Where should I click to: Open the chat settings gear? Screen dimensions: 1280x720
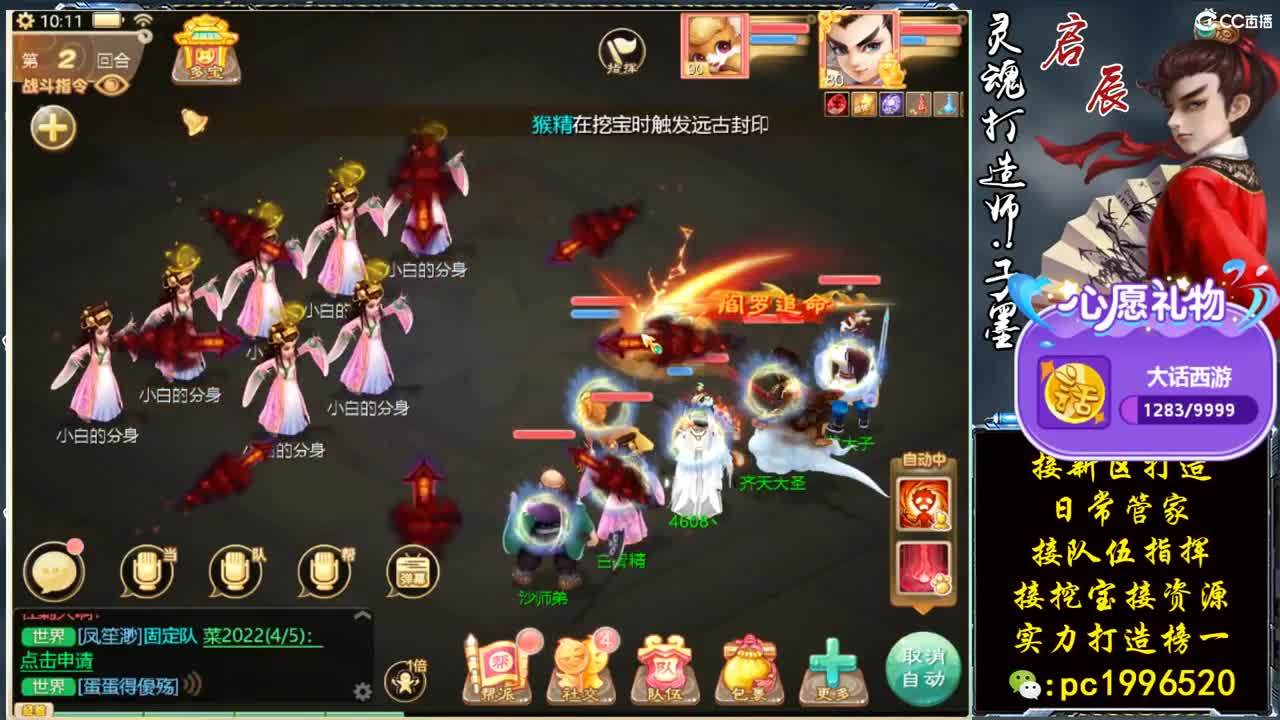363,690
